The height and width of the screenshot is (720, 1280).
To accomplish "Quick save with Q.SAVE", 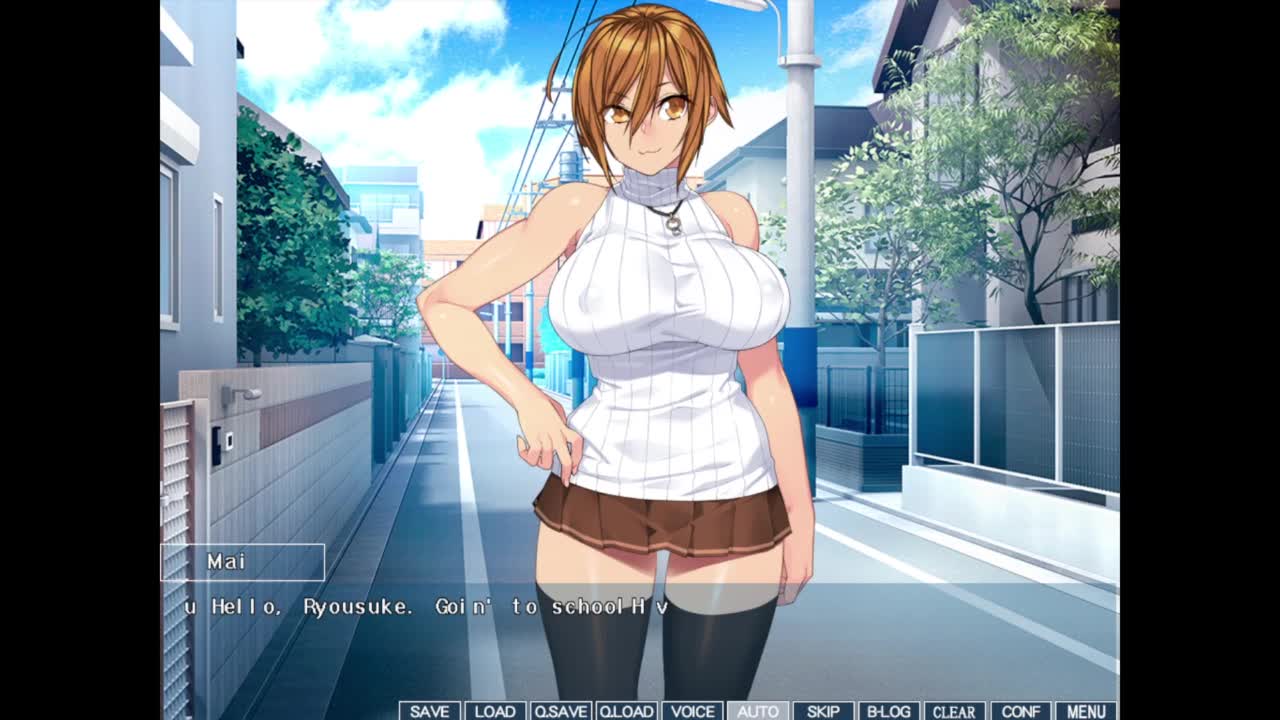I will pyautogui.click(x=561, y=711).
